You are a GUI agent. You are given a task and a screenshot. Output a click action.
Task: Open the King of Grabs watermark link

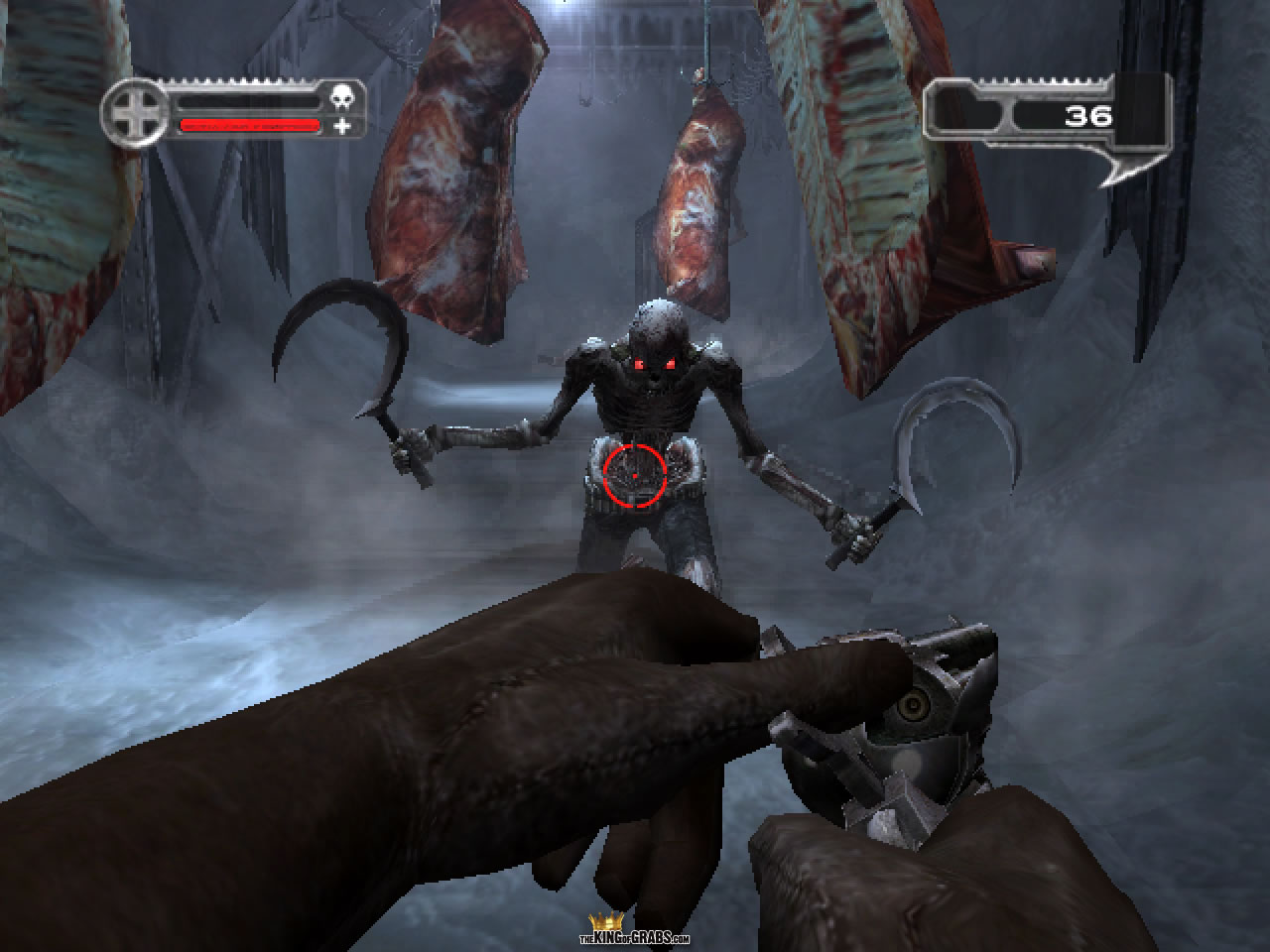634,934
